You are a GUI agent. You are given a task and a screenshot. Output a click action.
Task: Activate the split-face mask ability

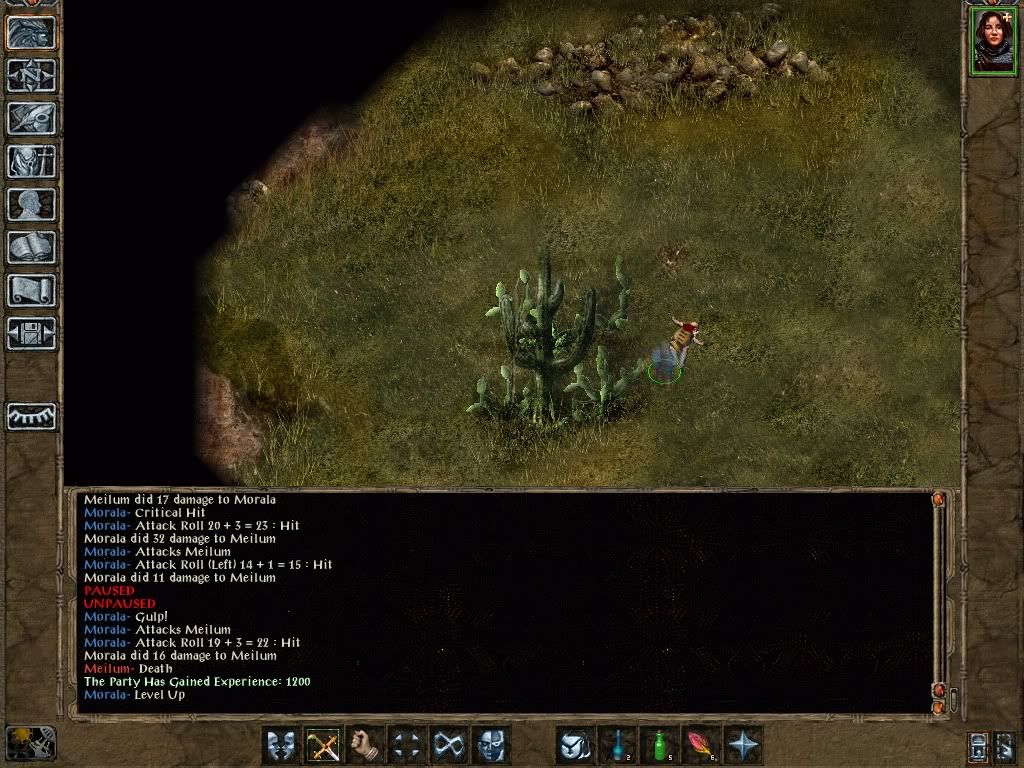(x=491, y=746)
